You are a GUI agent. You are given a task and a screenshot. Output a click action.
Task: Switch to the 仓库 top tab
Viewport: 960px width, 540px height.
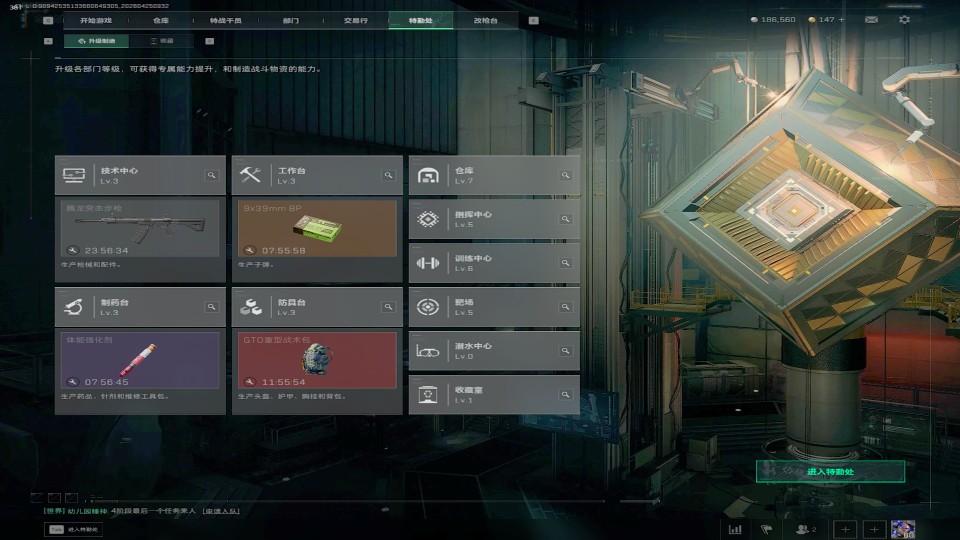161,20
